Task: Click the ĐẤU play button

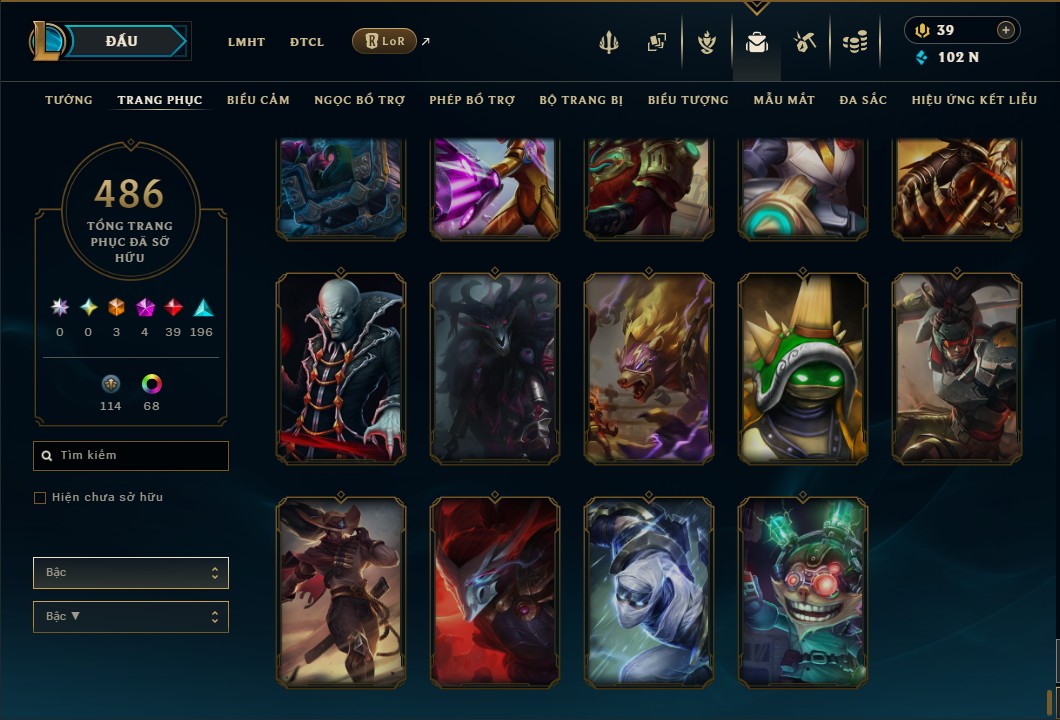Action: (x=121, y=41)
